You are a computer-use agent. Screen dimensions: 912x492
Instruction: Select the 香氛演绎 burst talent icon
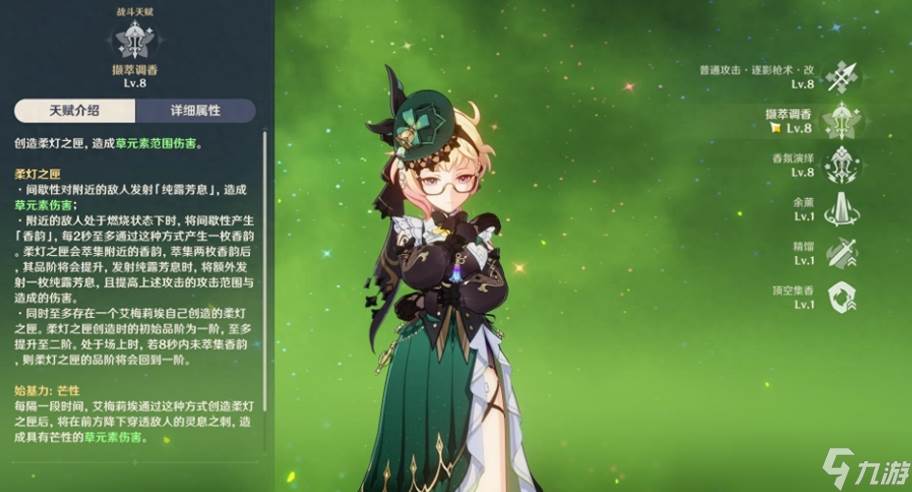(842, 165)
